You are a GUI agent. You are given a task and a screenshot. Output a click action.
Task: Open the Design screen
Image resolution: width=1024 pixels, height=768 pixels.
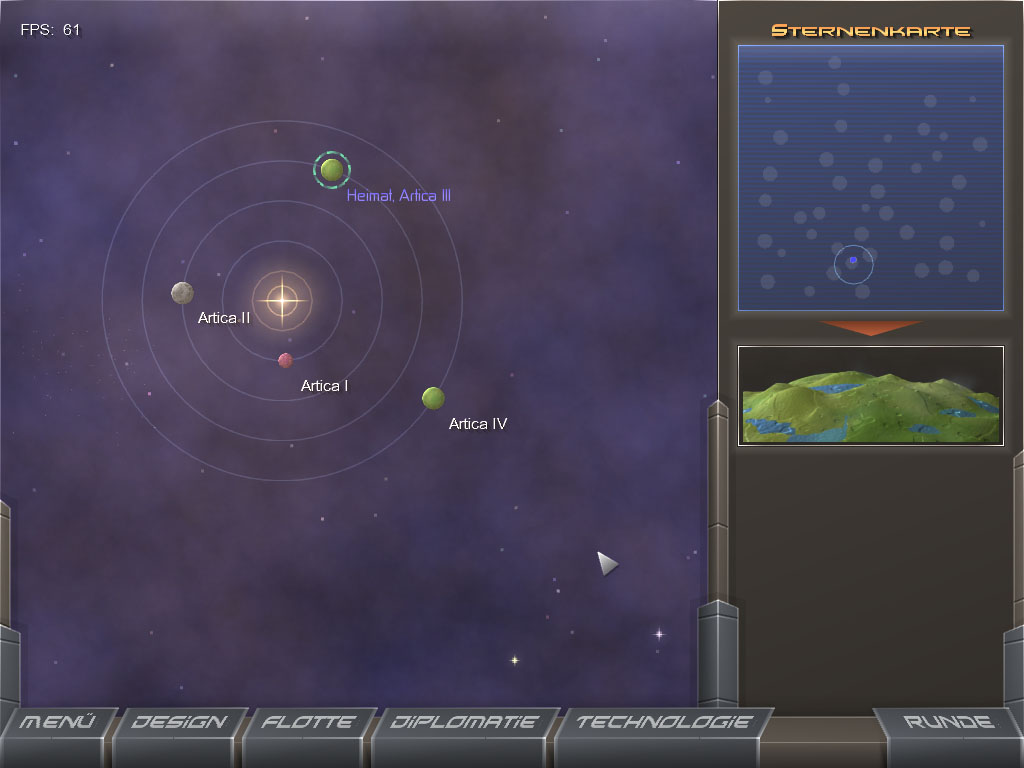tap(180, 723)
